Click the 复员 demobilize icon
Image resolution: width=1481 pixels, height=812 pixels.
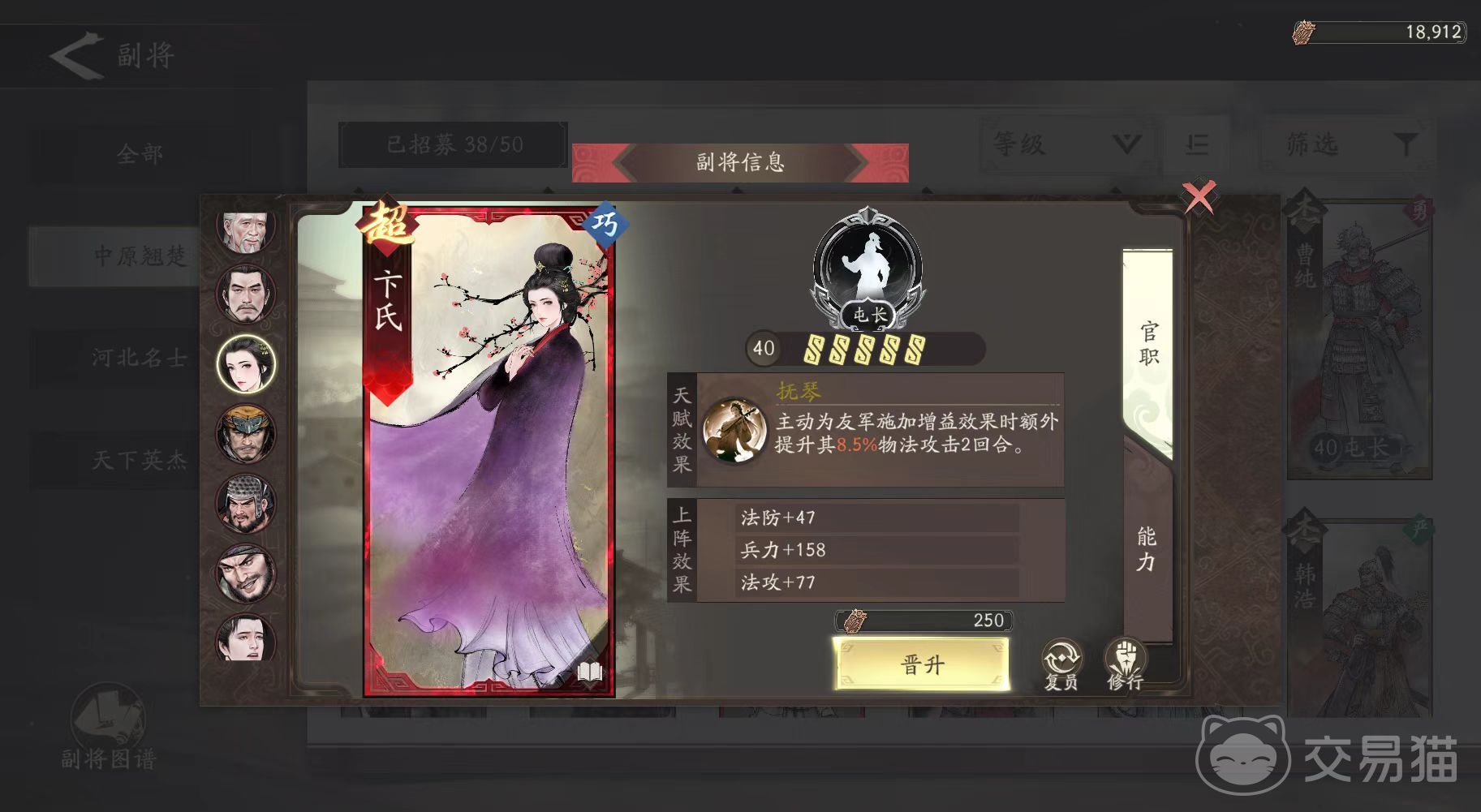click(1061, 658)
